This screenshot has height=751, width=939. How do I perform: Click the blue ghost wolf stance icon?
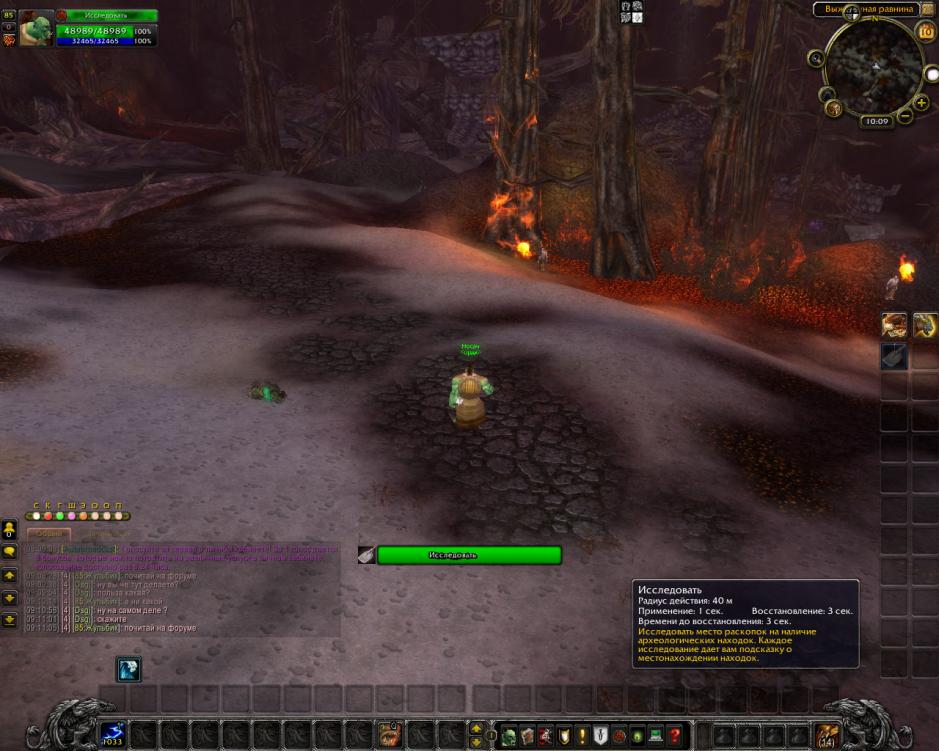click(128, 669)
